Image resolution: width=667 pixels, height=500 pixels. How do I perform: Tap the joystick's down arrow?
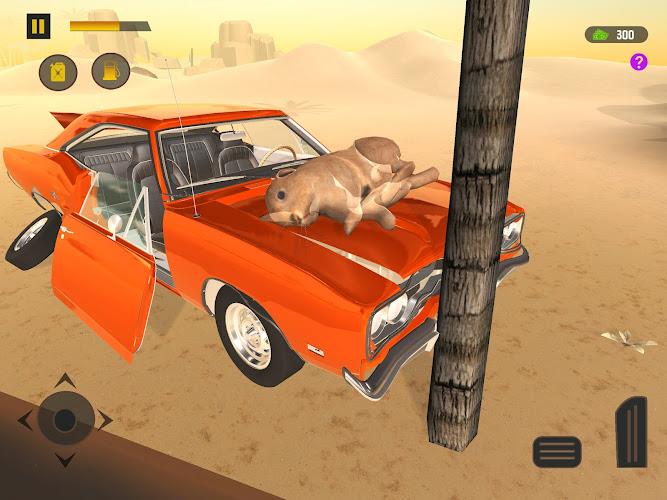(x=65, y=461)
